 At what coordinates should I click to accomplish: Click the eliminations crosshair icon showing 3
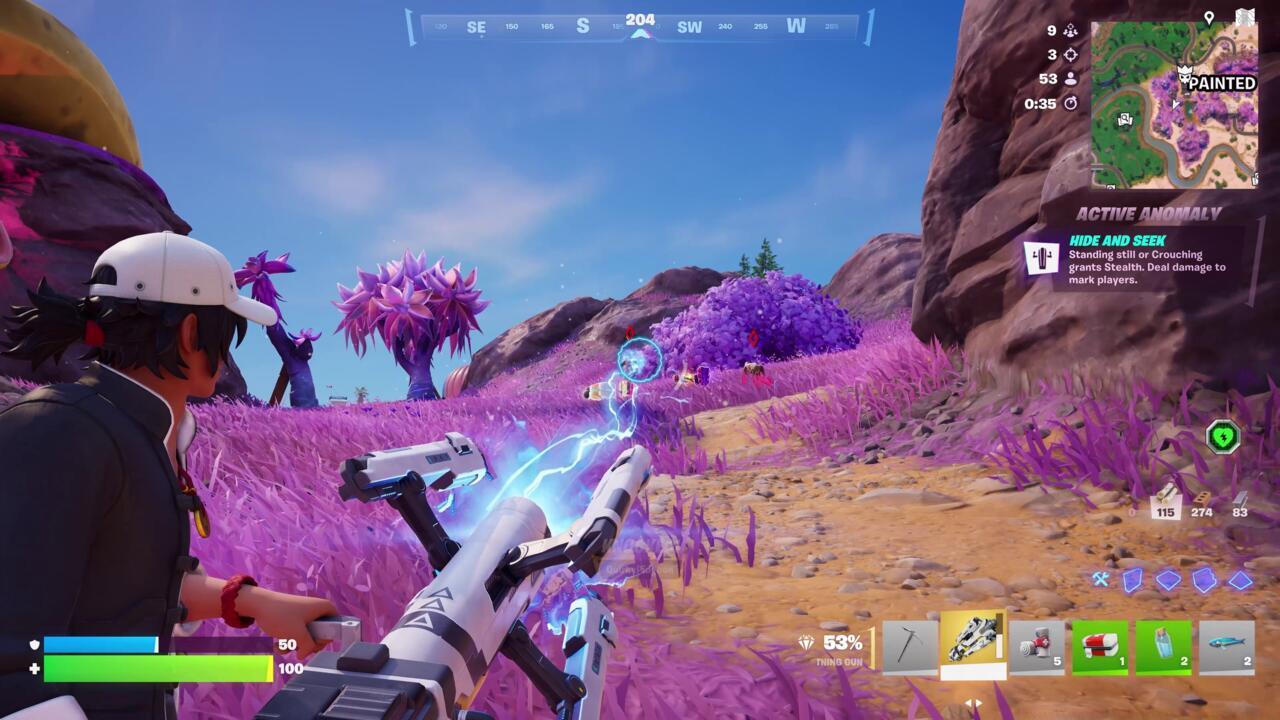point(1073,55)
